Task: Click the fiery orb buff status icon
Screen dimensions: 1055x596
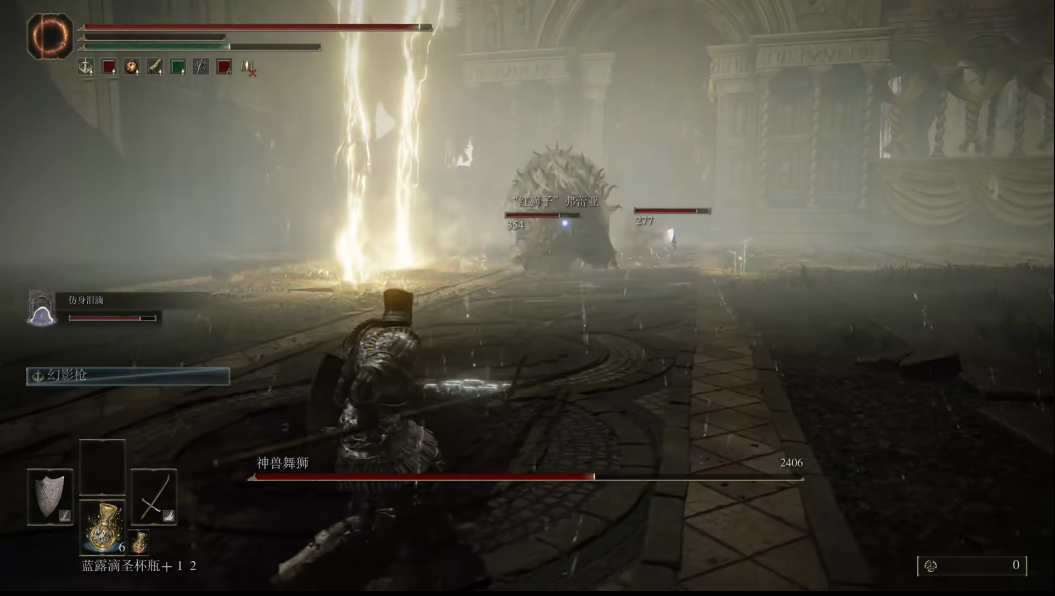Action: 132,67
